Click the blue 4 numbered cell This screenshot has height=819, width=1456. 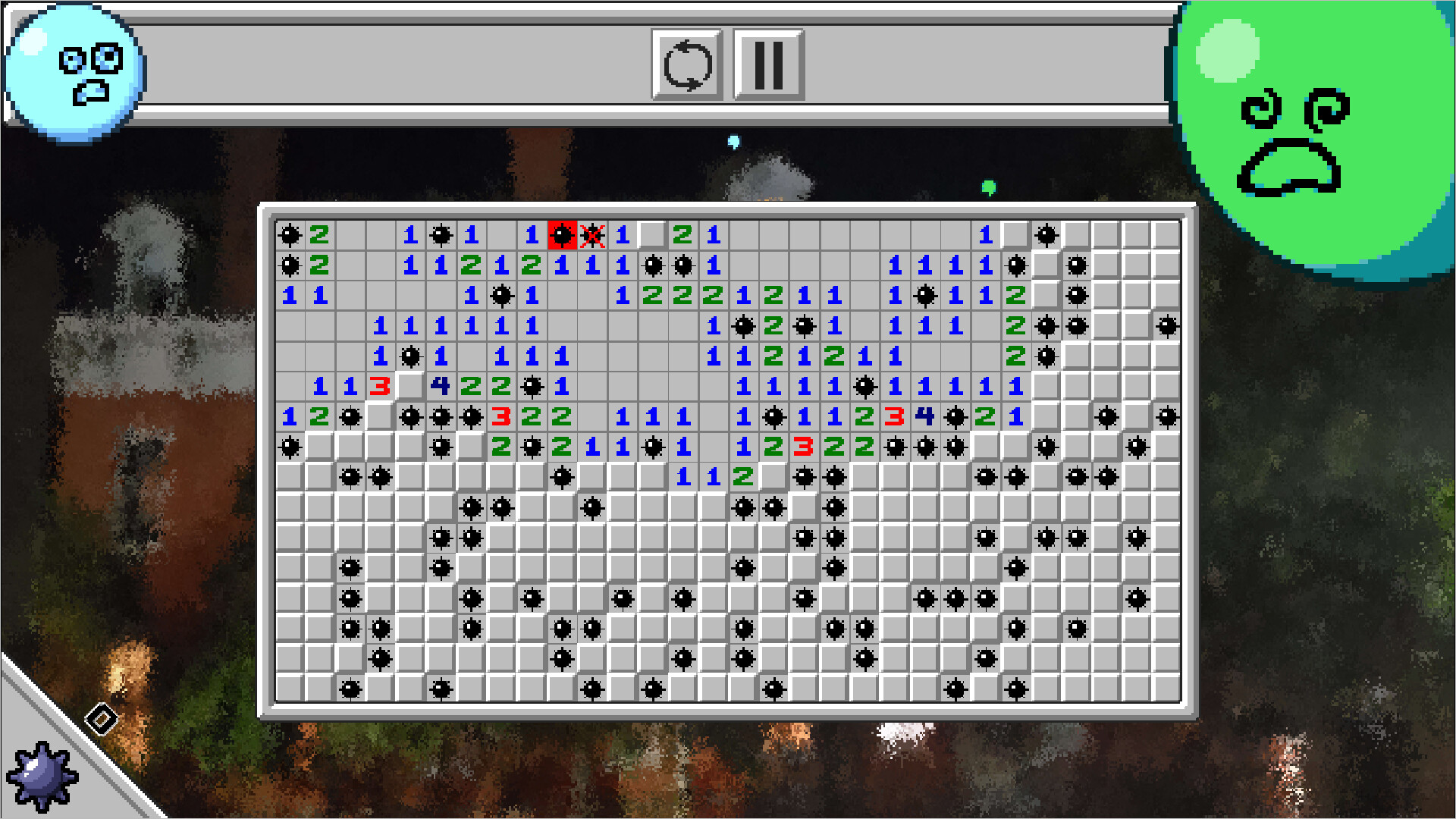coord(440,387)
